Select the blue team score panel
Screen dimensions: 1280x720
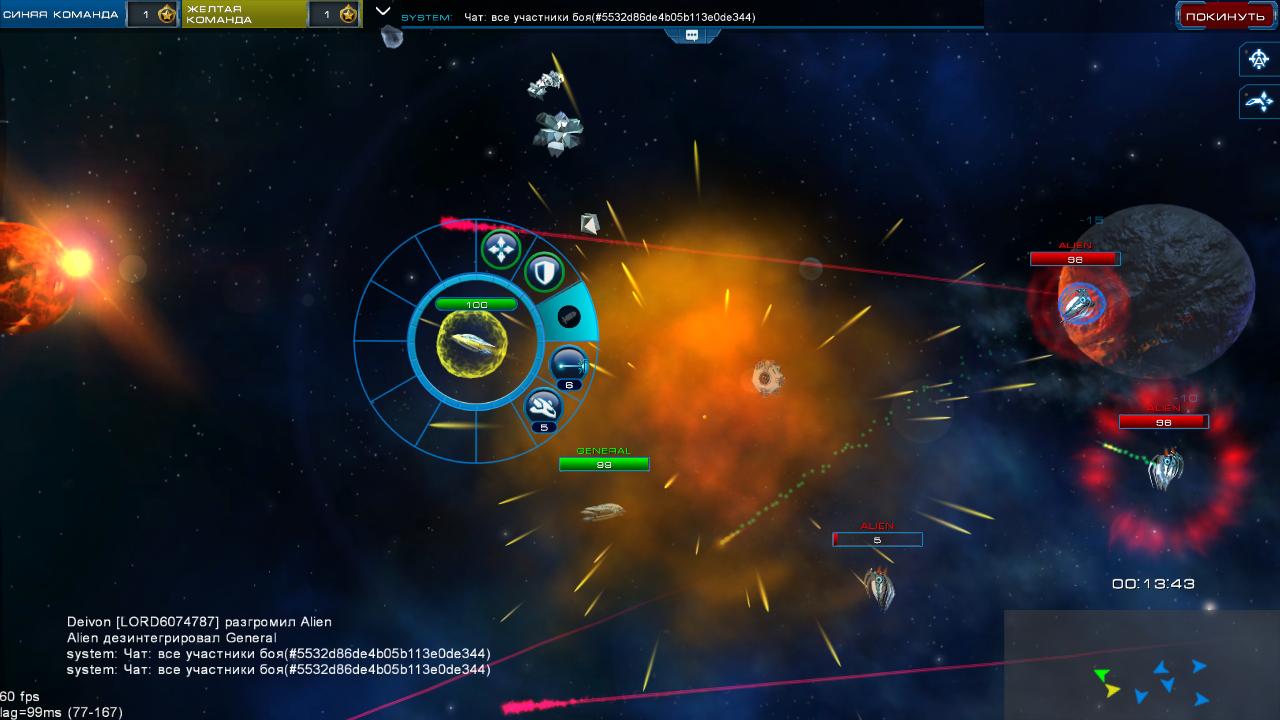(90, 14)
